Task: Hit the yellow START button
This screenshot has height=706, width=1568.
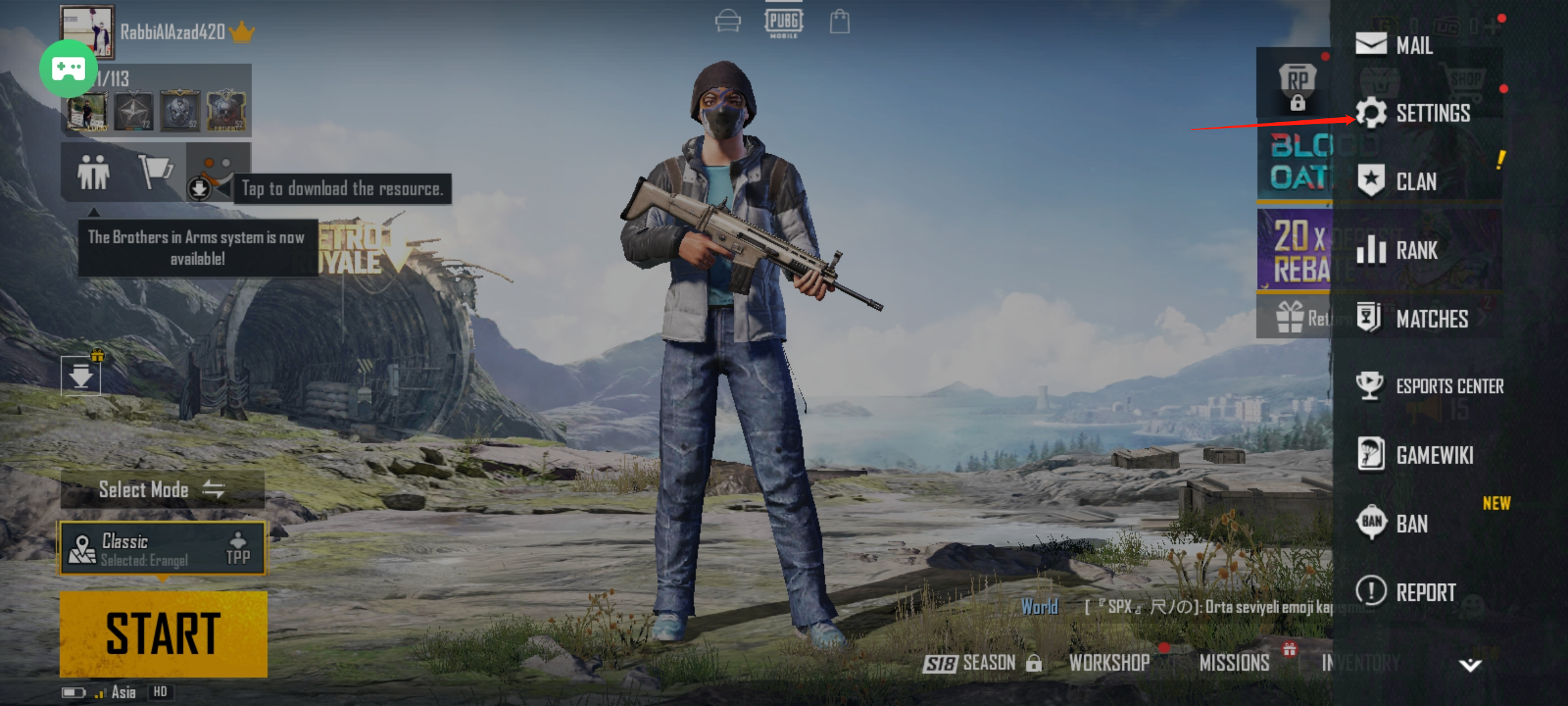Action: pyautogui.click(x=163, y=634)
